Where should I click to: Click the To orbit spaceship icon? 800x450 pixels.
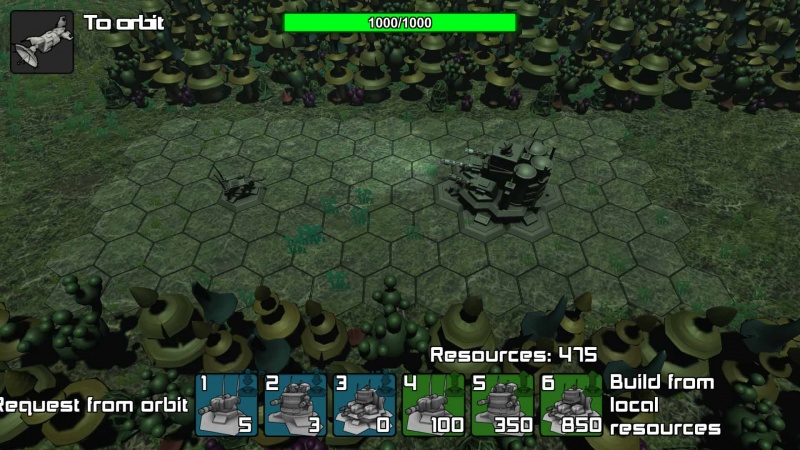42,41
